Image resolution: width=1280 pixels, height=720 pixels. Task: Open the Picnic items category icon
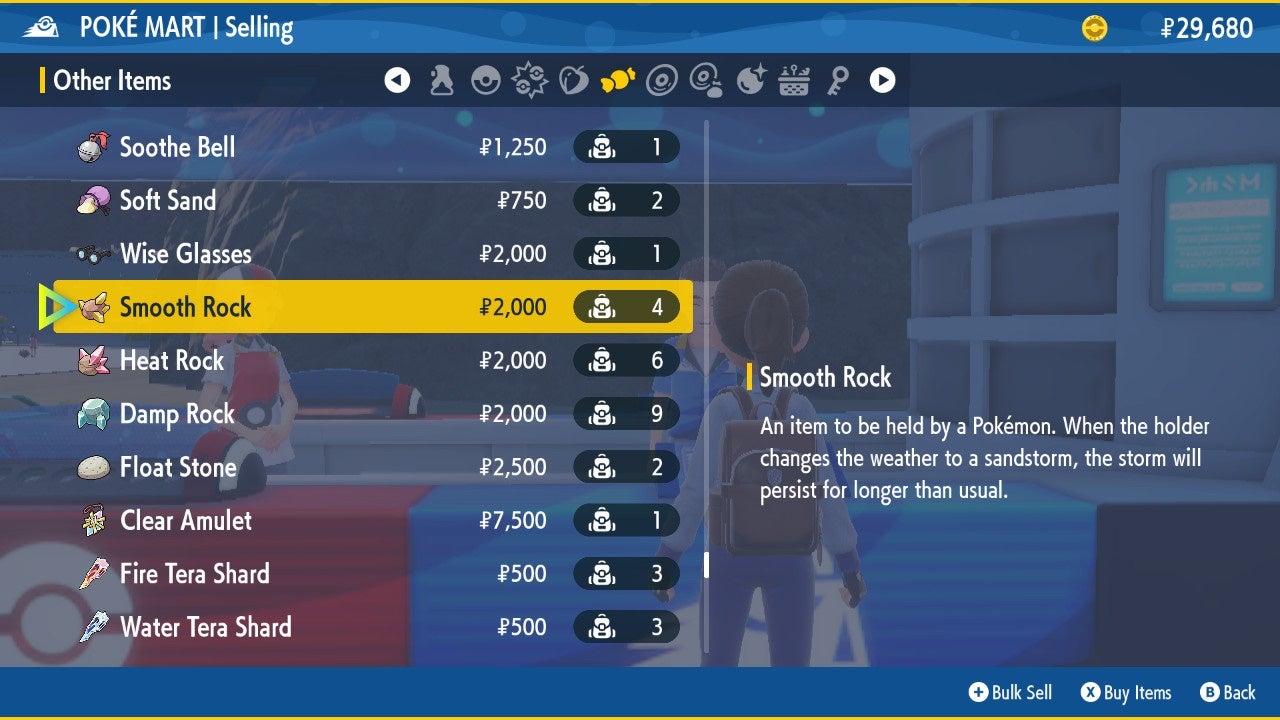(x=794, y=80)
